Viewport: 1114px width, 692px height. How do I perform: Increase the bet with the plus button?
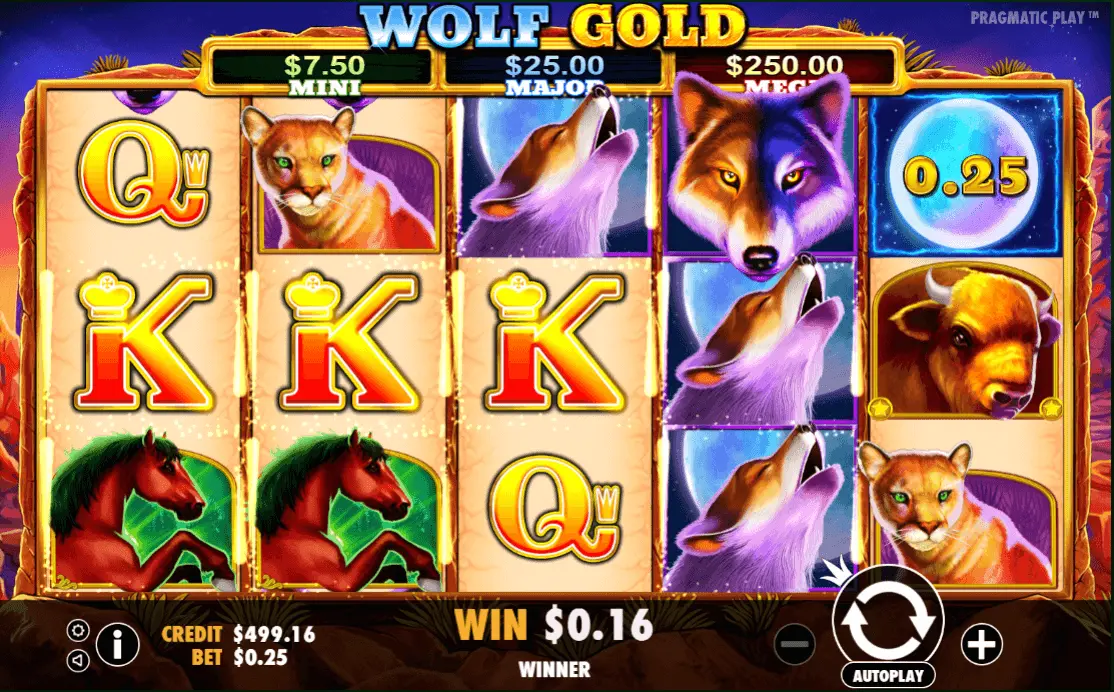tap(981, 645)
